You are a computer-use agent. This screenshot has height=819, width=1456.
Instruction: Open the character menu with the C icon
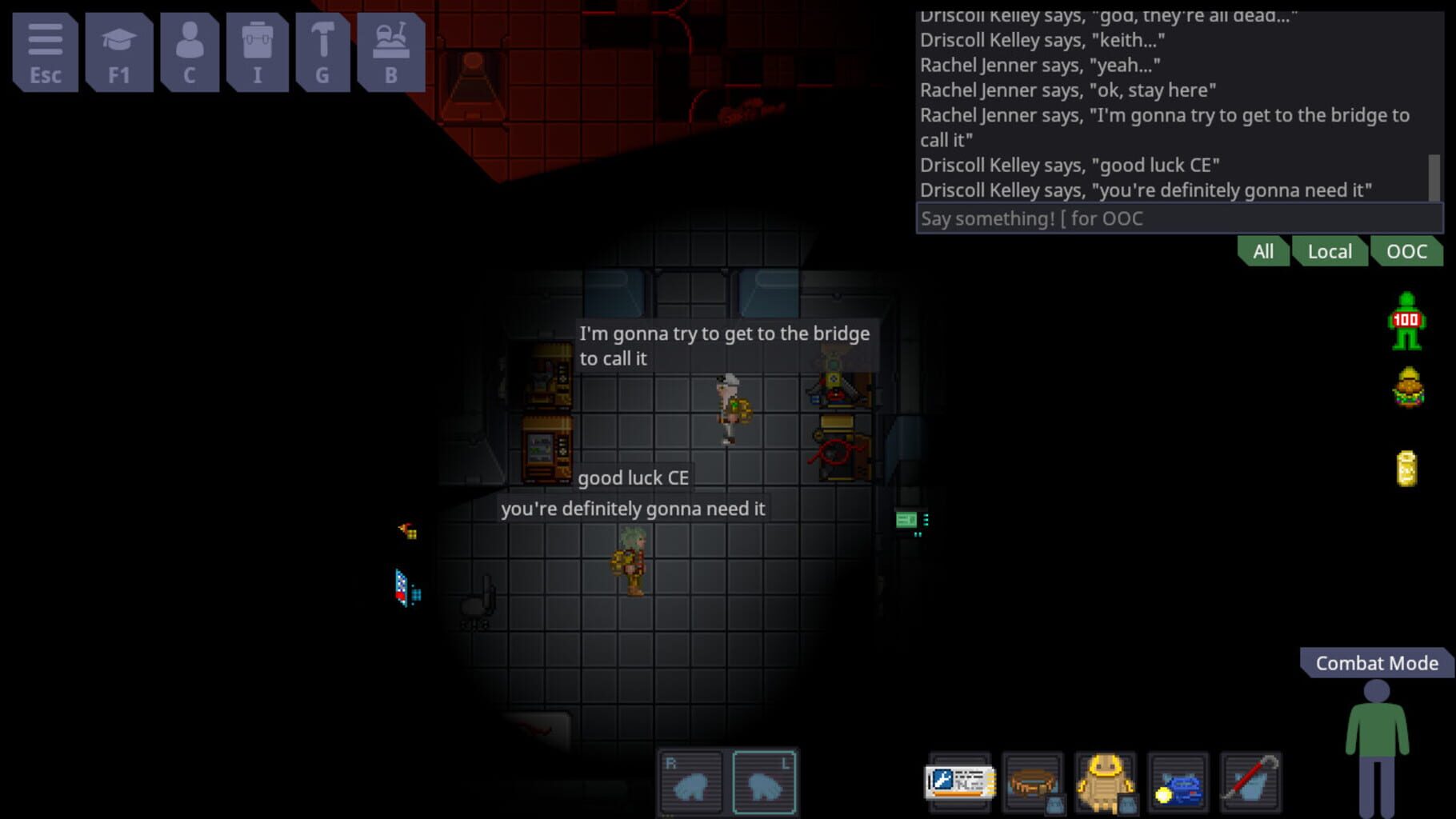[x=189, y=53]
